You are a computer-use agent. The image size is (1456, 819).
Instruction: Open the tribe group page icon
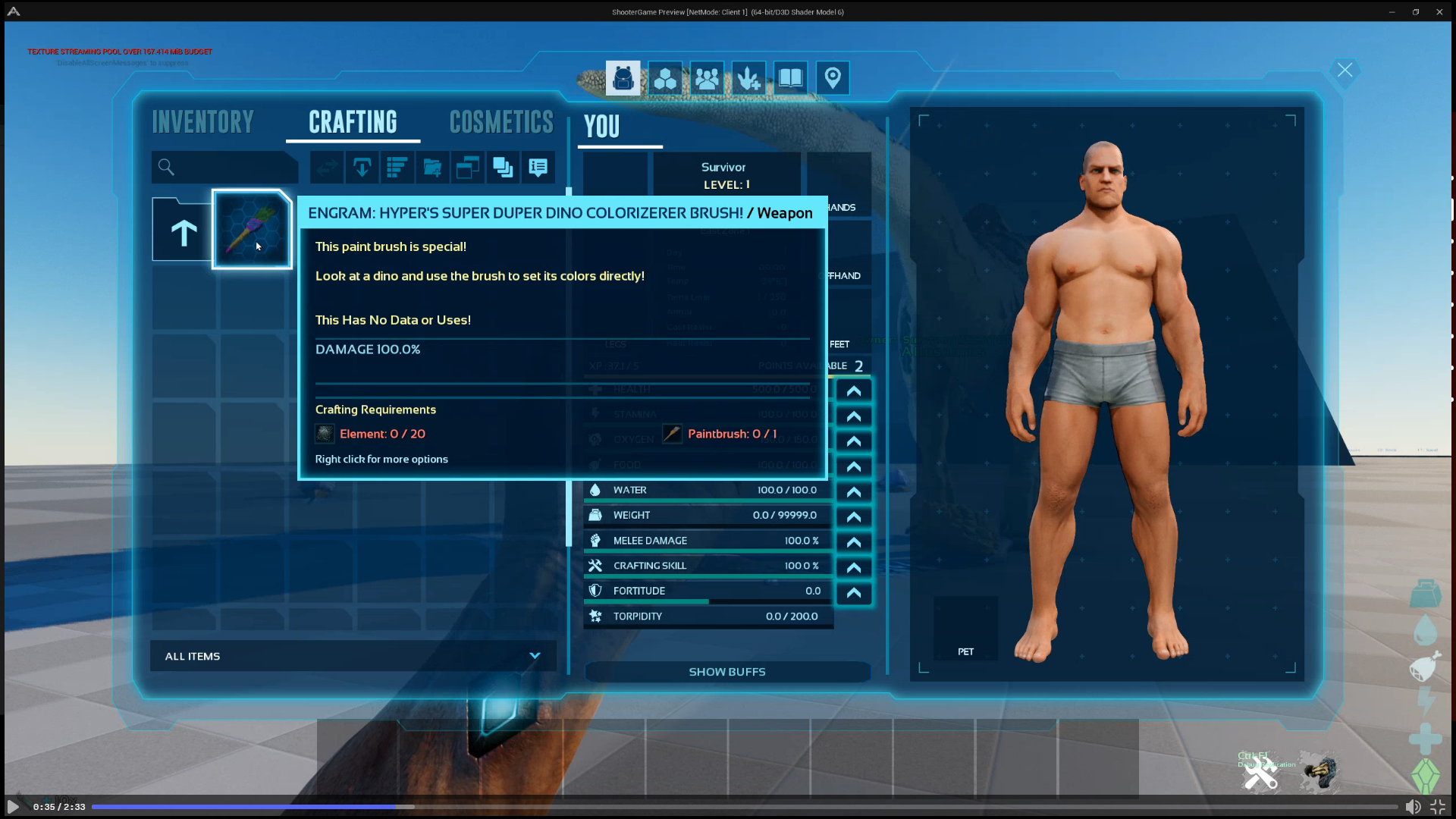707,78
